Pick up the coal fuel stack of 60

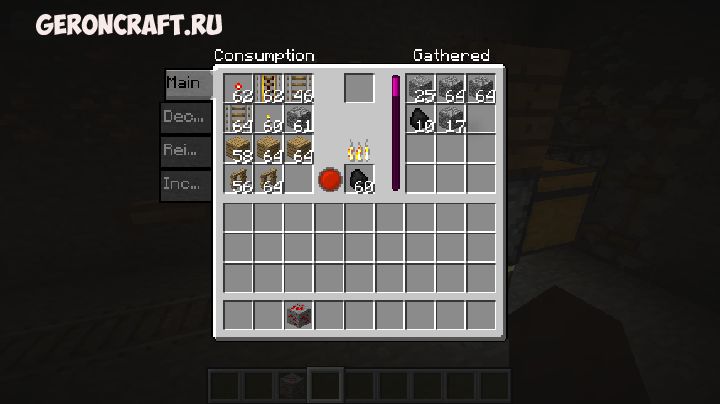tap(360, 181)
